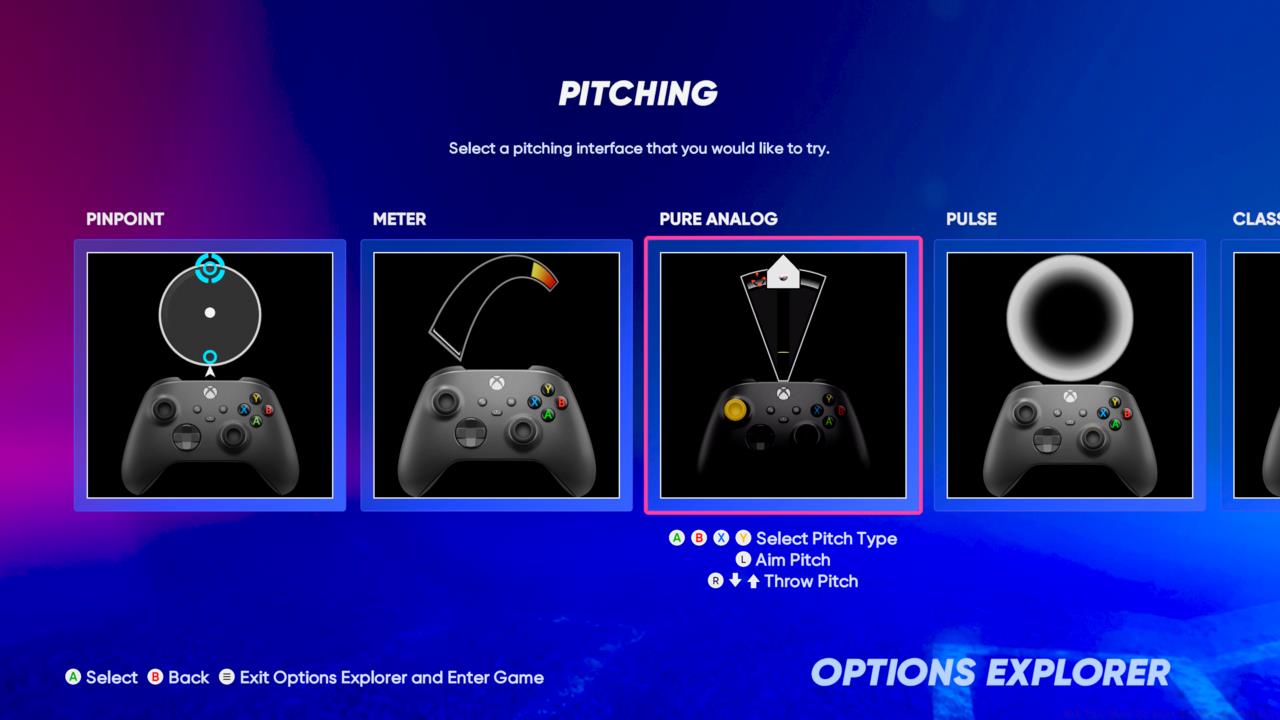
Task: Click the OPTIONS EXPLORER title text
Action: (992, 670)
